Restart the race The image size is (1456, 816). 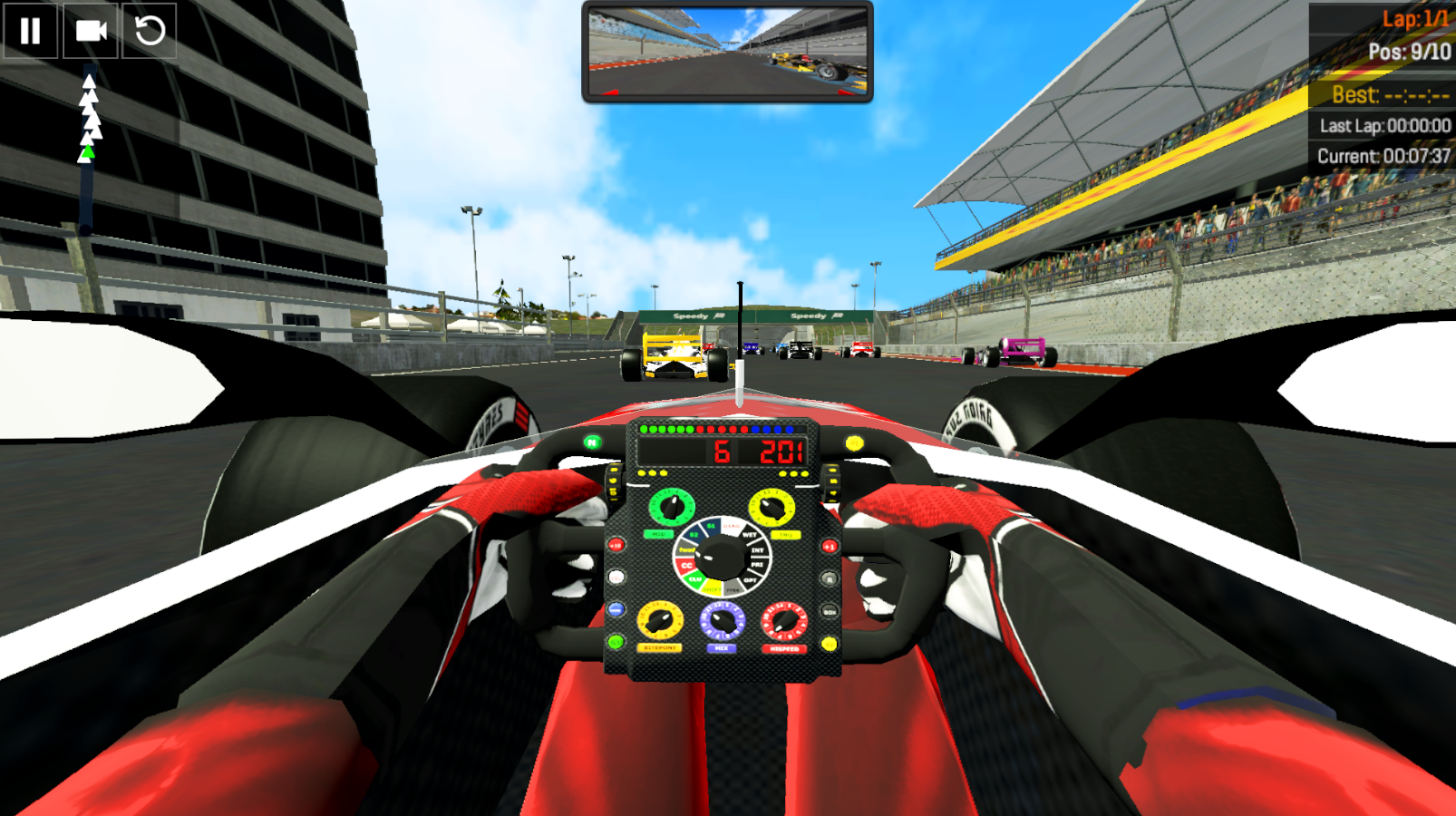point(150,31)
